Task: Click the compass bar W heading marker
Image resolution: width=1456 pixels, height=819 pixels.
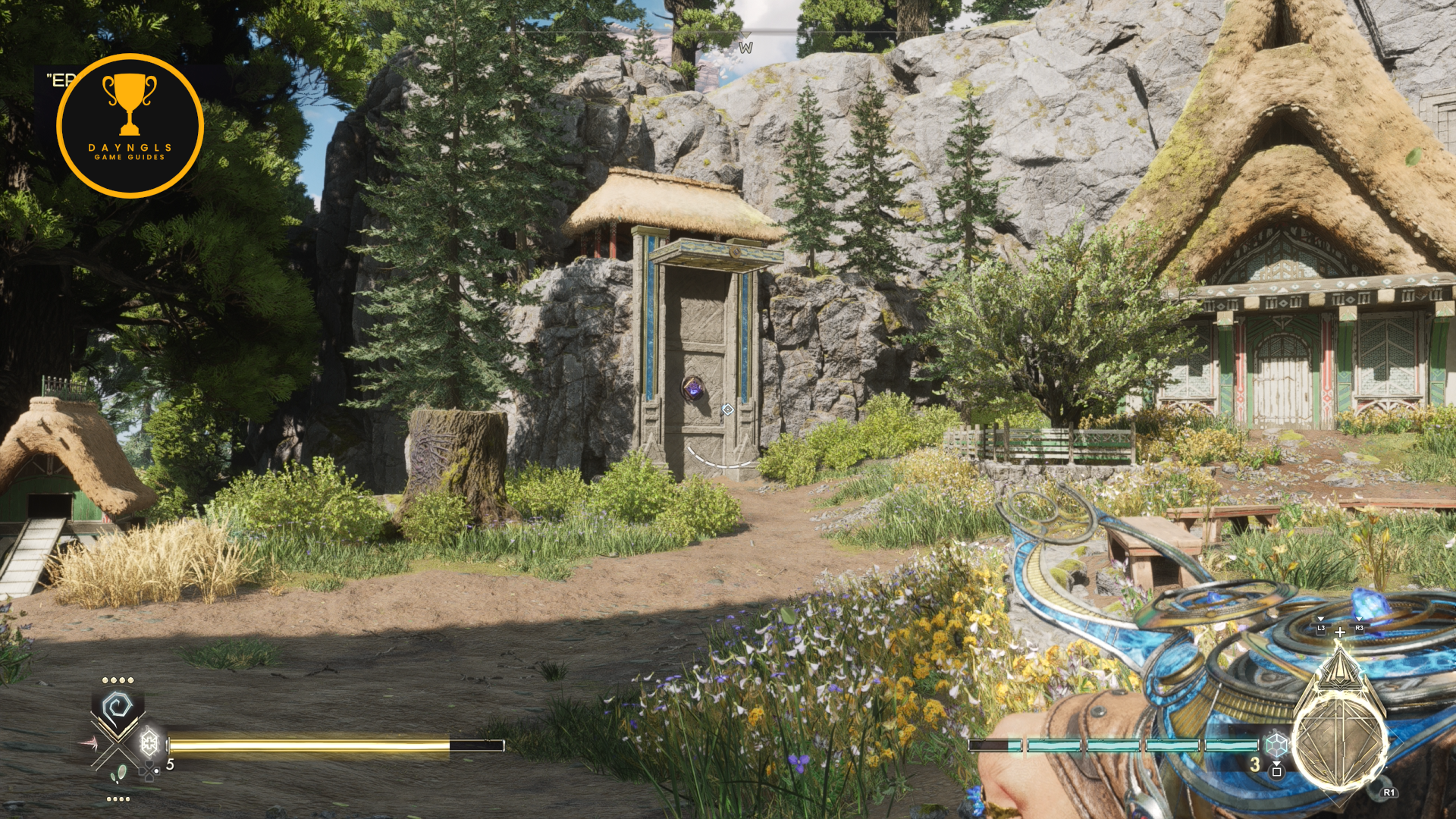Action: click(746, 48)
